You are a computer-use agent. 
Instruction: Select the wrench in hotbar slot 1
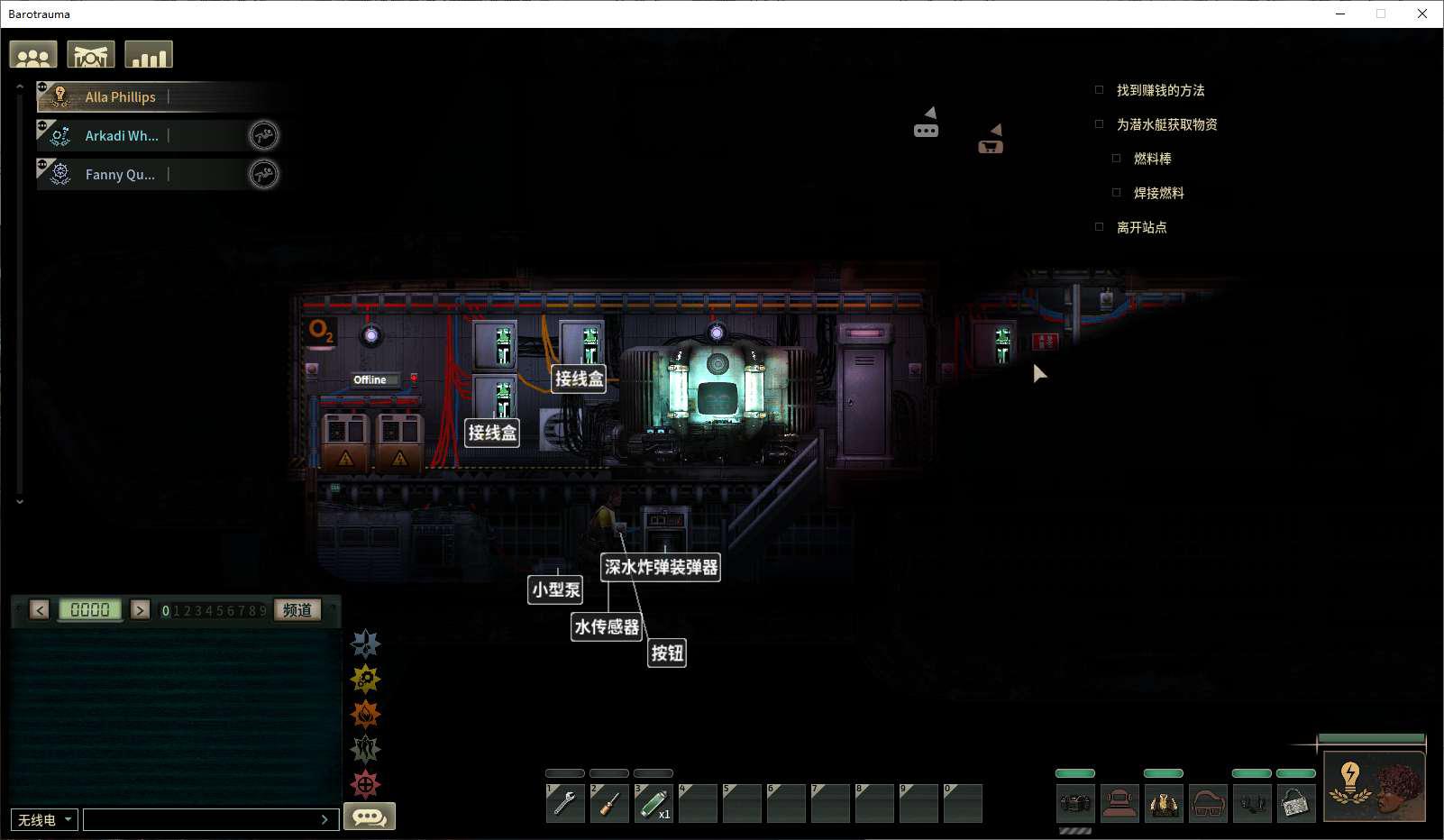pos(565,802)
